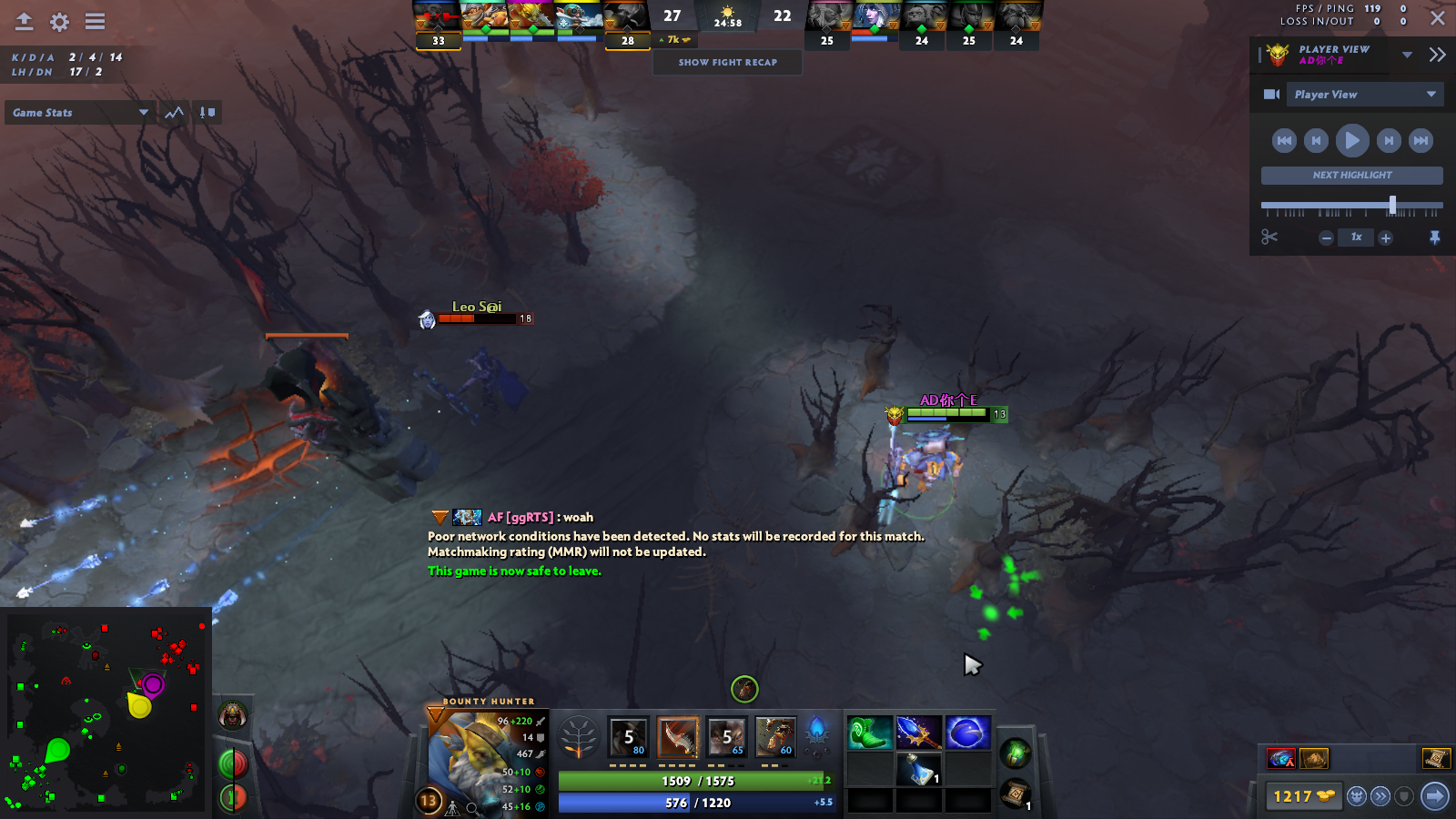This screenshot has width=1456, height=819.
Task: Select the scissors clip-creation tool on replay panel
Action: (x=1269, y=238)
